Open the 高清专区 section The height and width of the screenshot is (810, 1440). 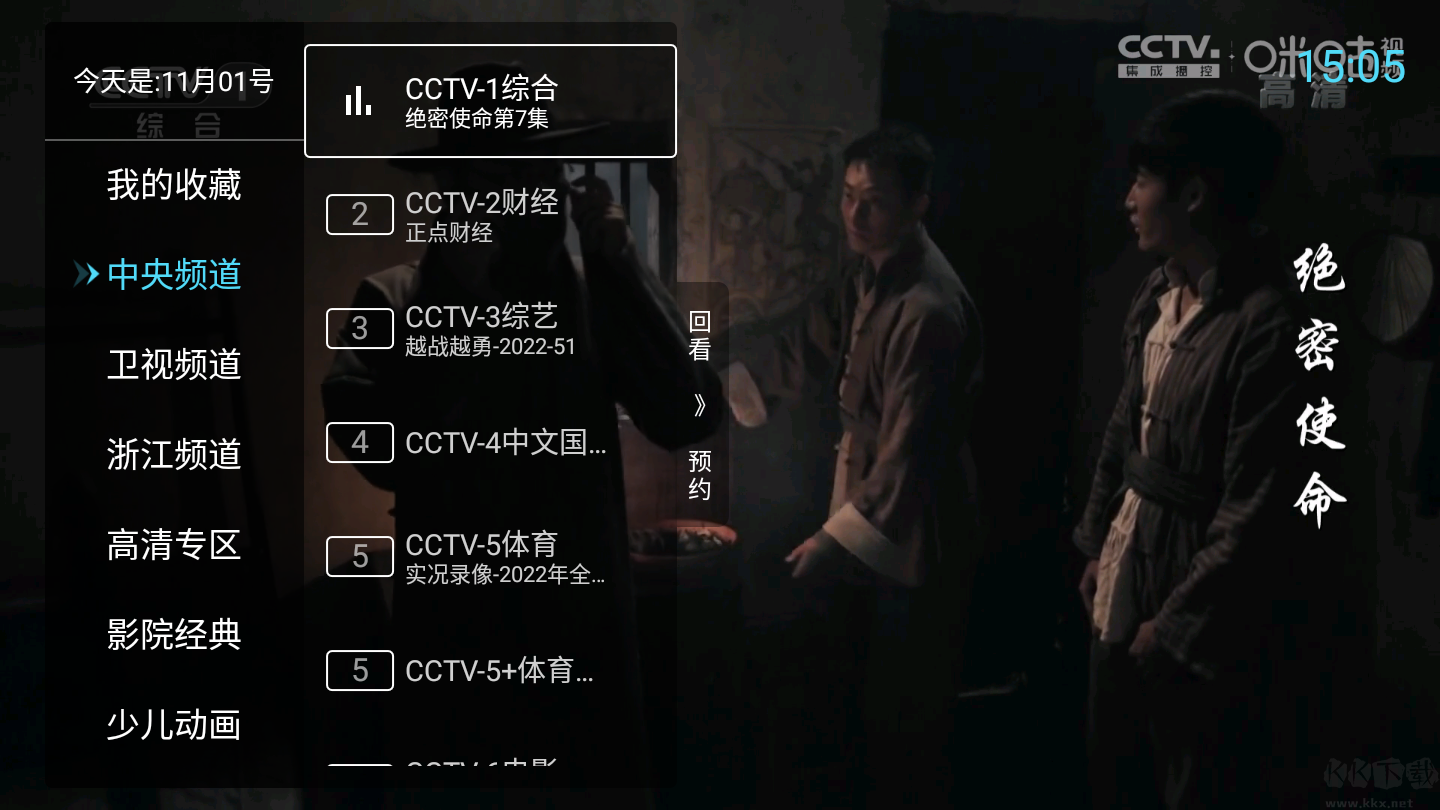coord(173,546)
